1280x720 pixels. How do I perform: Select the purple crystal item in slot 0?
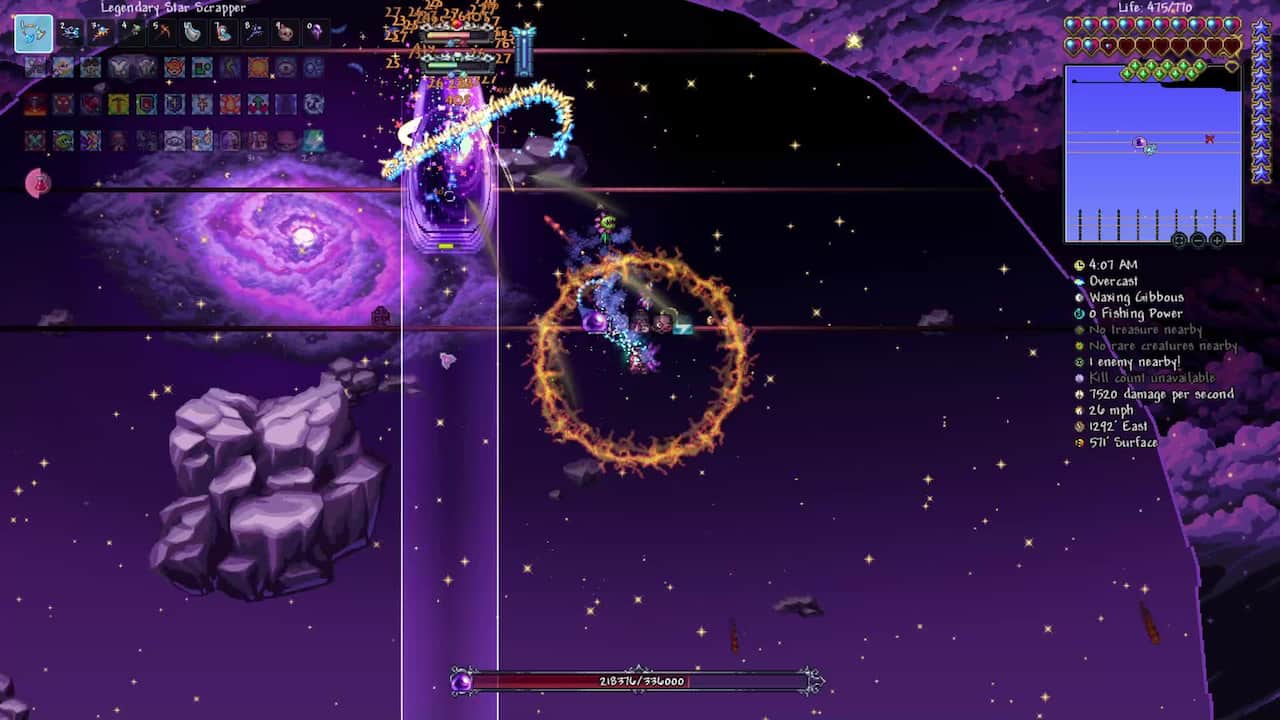click(316, 33)
